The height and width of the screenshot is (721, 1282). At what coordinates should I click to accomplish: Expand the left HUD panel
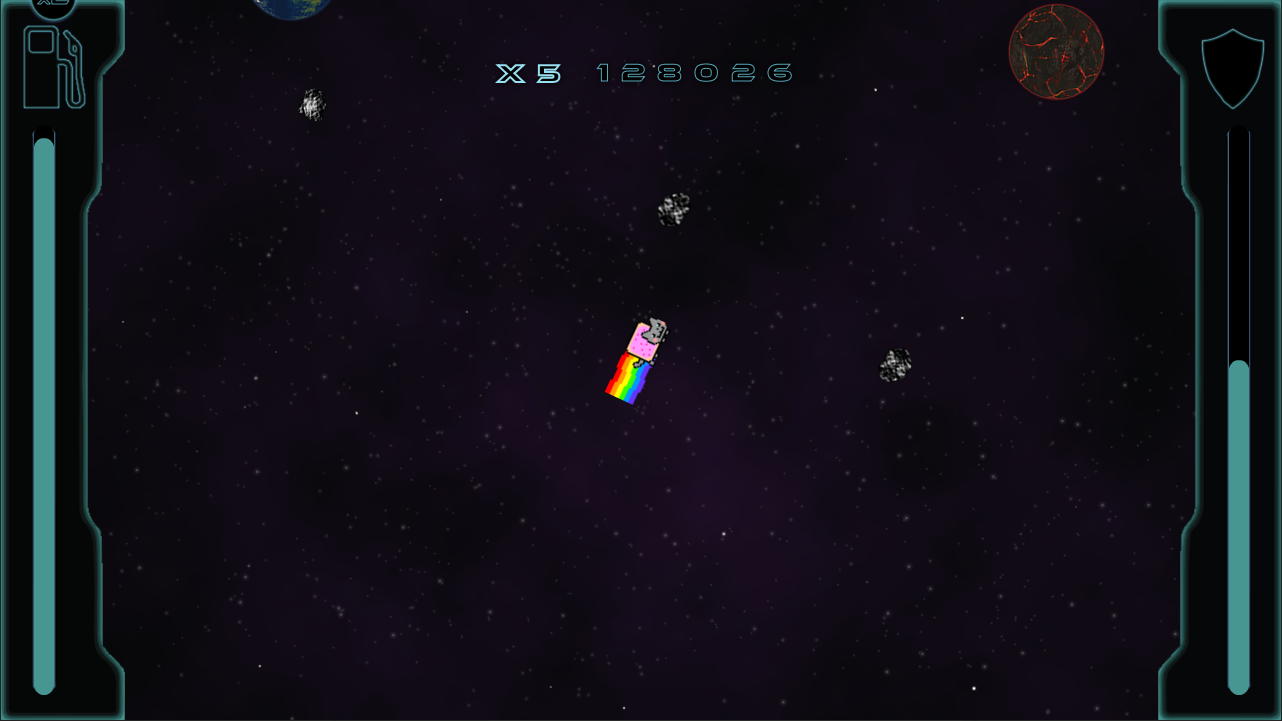60,360
